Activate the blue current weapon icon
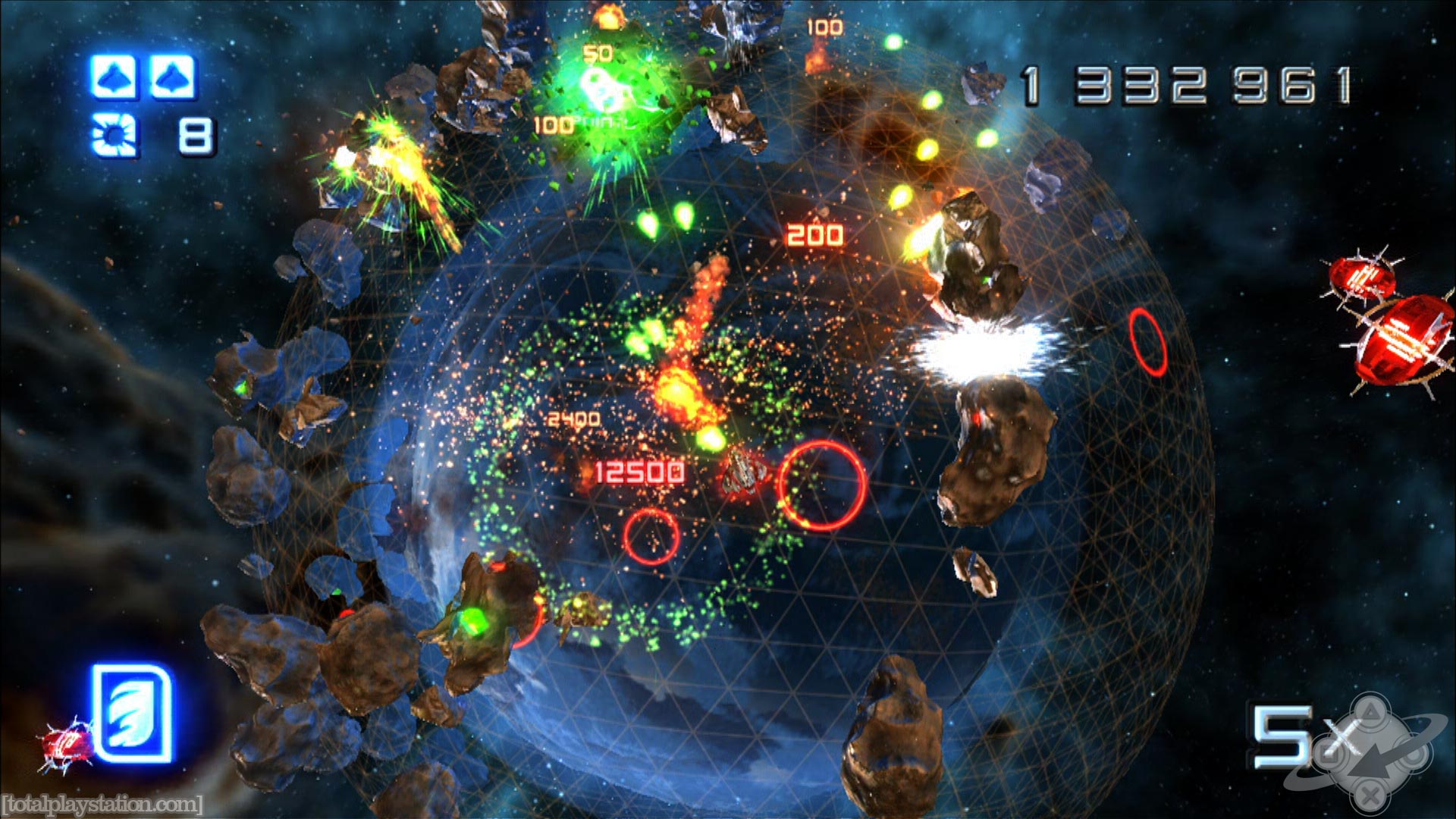Viewport: 1456px width, 819px height. click(x=131, y=713)
